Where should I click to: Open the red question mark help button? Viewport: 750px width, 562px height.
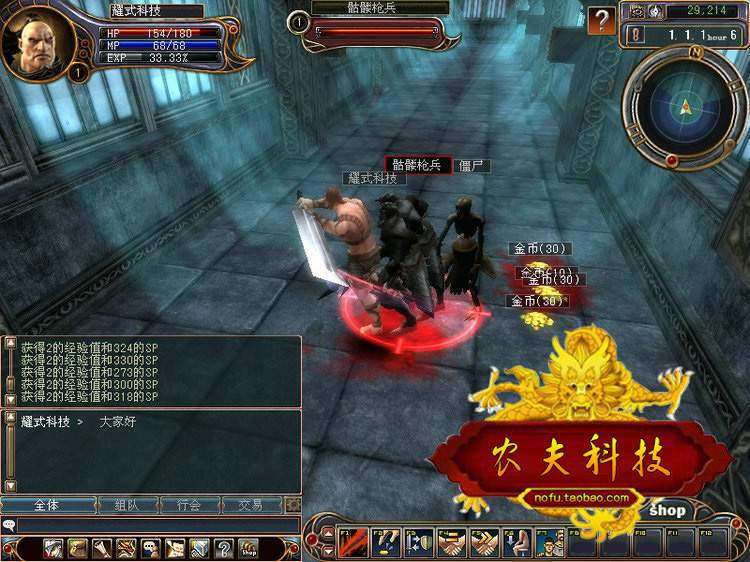[x=601, y=20]
